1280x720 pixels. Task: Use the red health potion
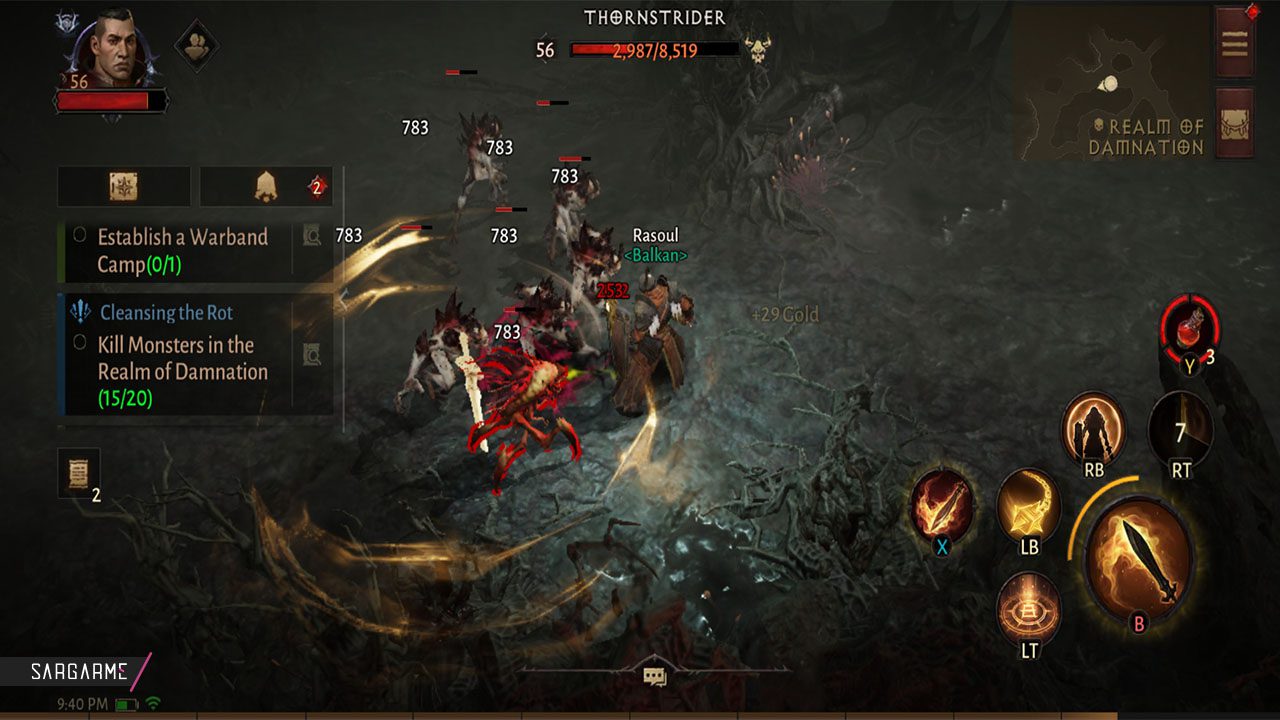(x=1189, y=328)
